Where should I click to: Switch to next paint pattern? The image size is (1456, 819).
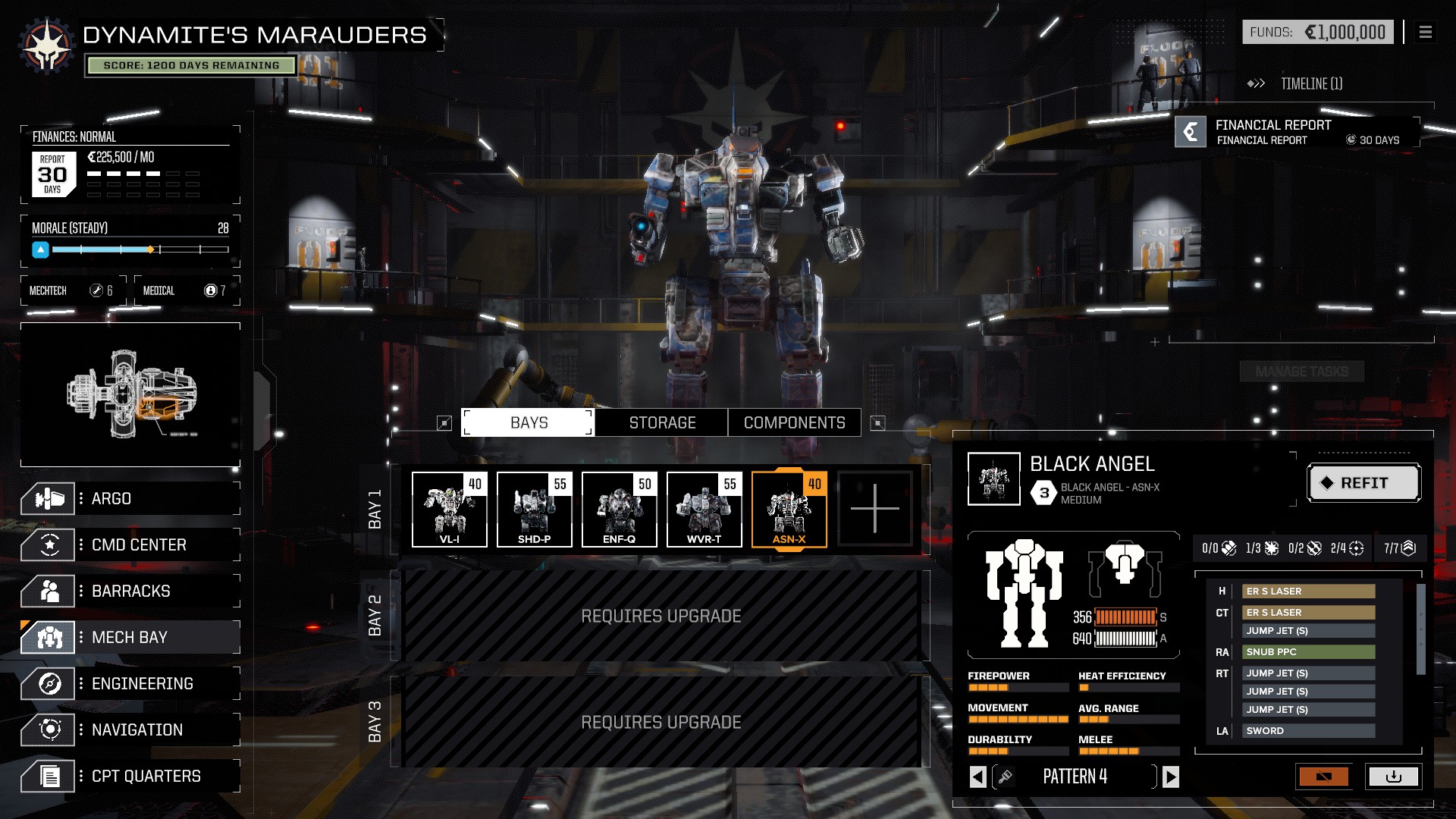[x=1171, y=777]
